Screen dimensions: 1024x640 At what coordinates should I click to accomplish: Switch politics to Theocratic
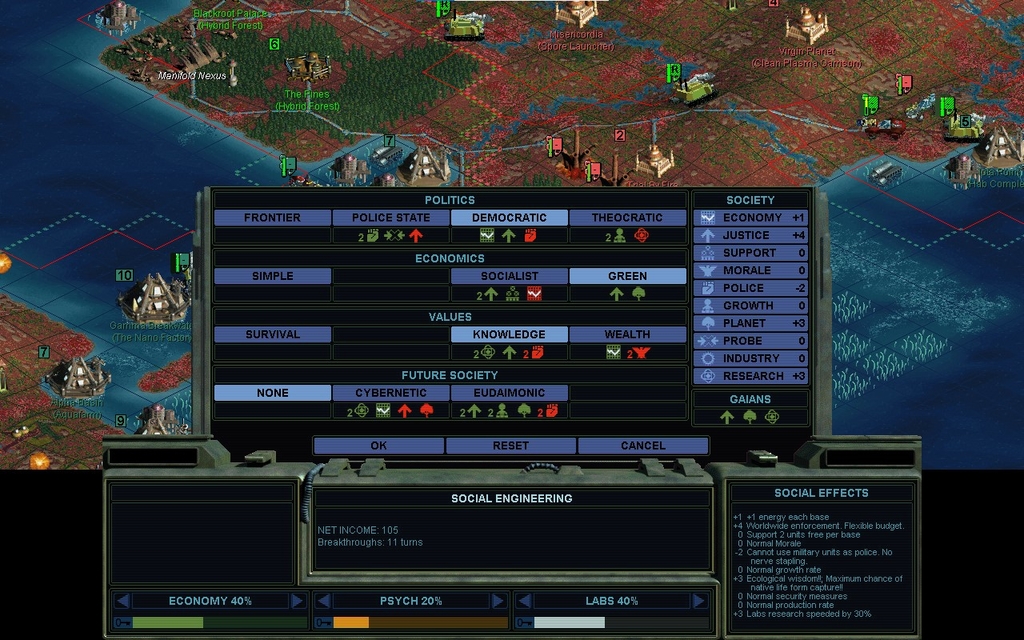[627, 217]
